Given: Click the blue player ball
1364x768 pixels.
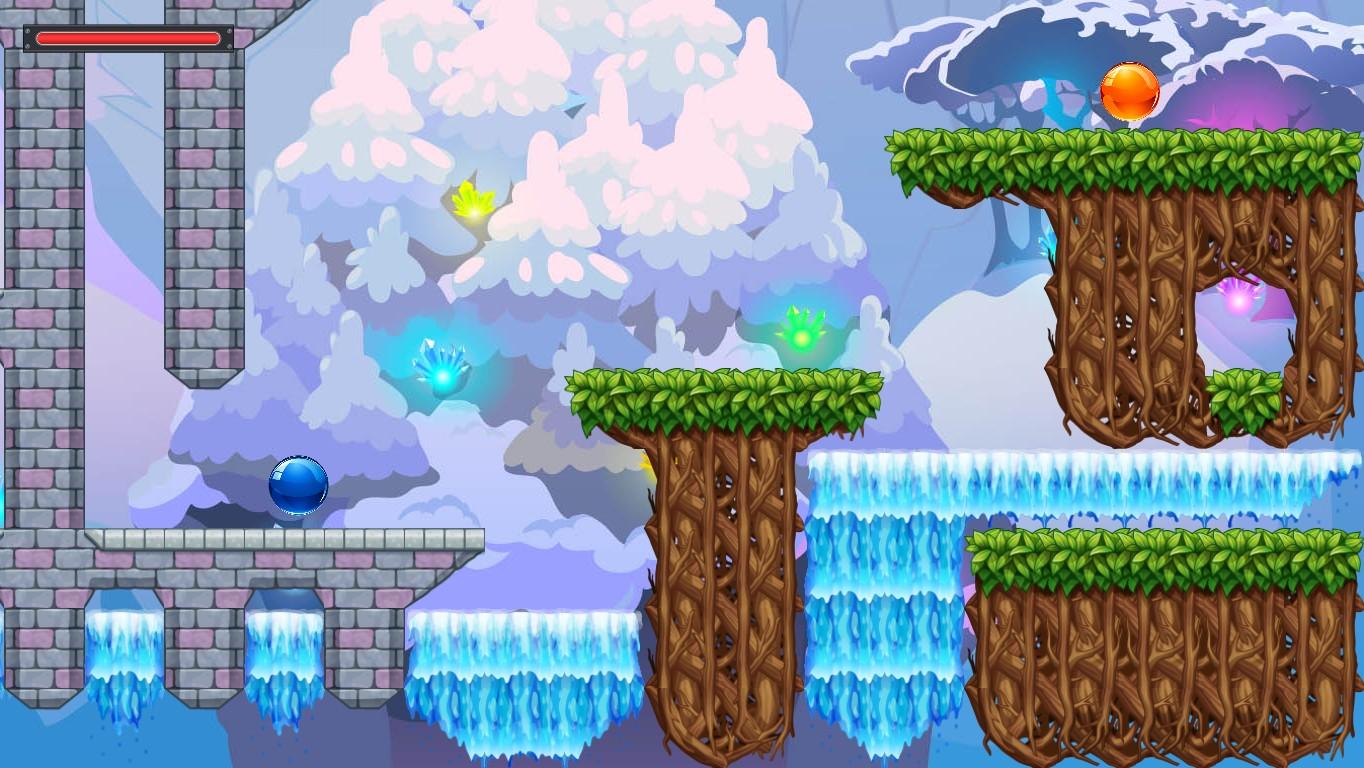Looking at the screenshot, I should pos(297,486).
